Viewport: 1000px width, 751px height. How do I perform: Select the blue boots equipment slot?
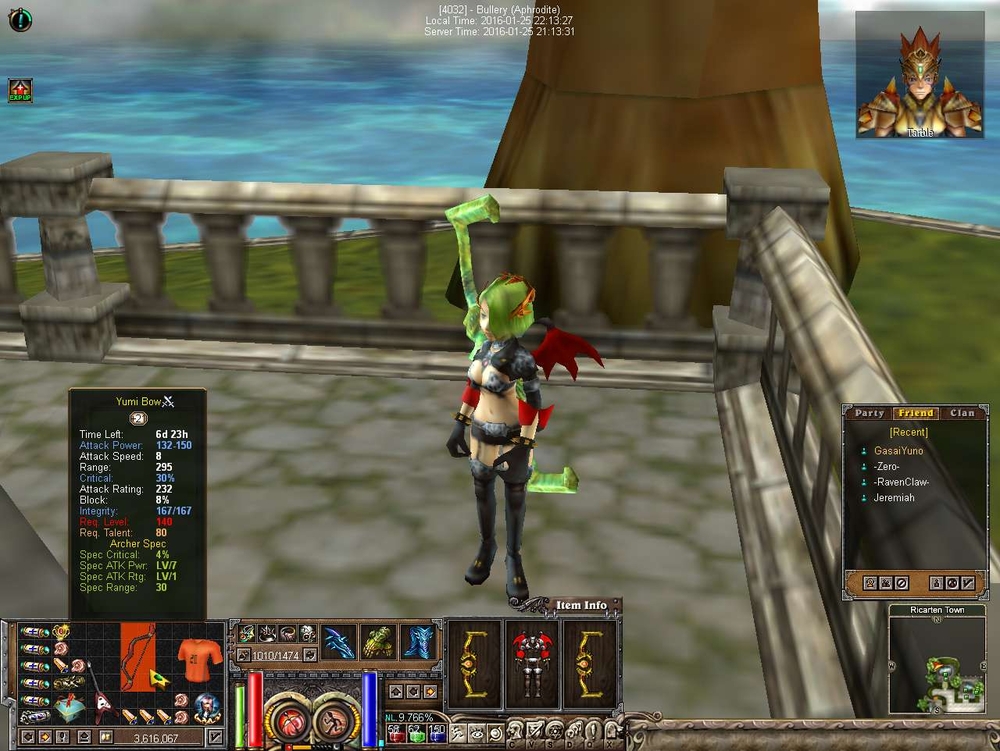417,642
